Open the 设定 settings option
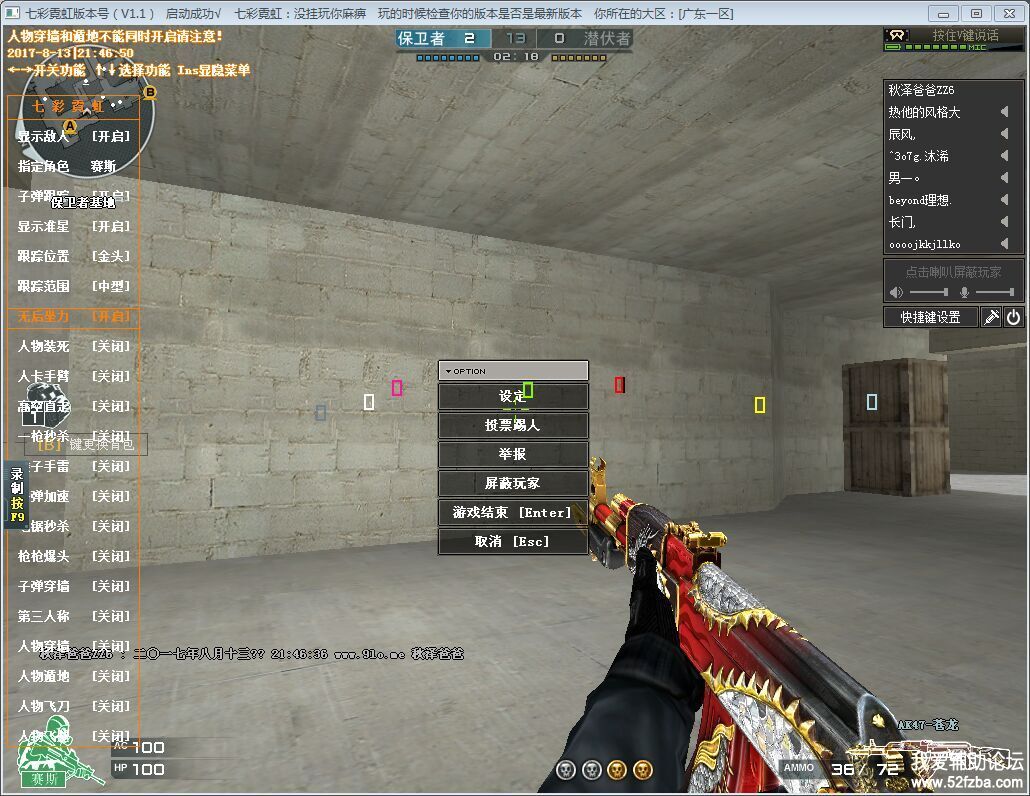The image size is (1030, 796). [513, 397]
